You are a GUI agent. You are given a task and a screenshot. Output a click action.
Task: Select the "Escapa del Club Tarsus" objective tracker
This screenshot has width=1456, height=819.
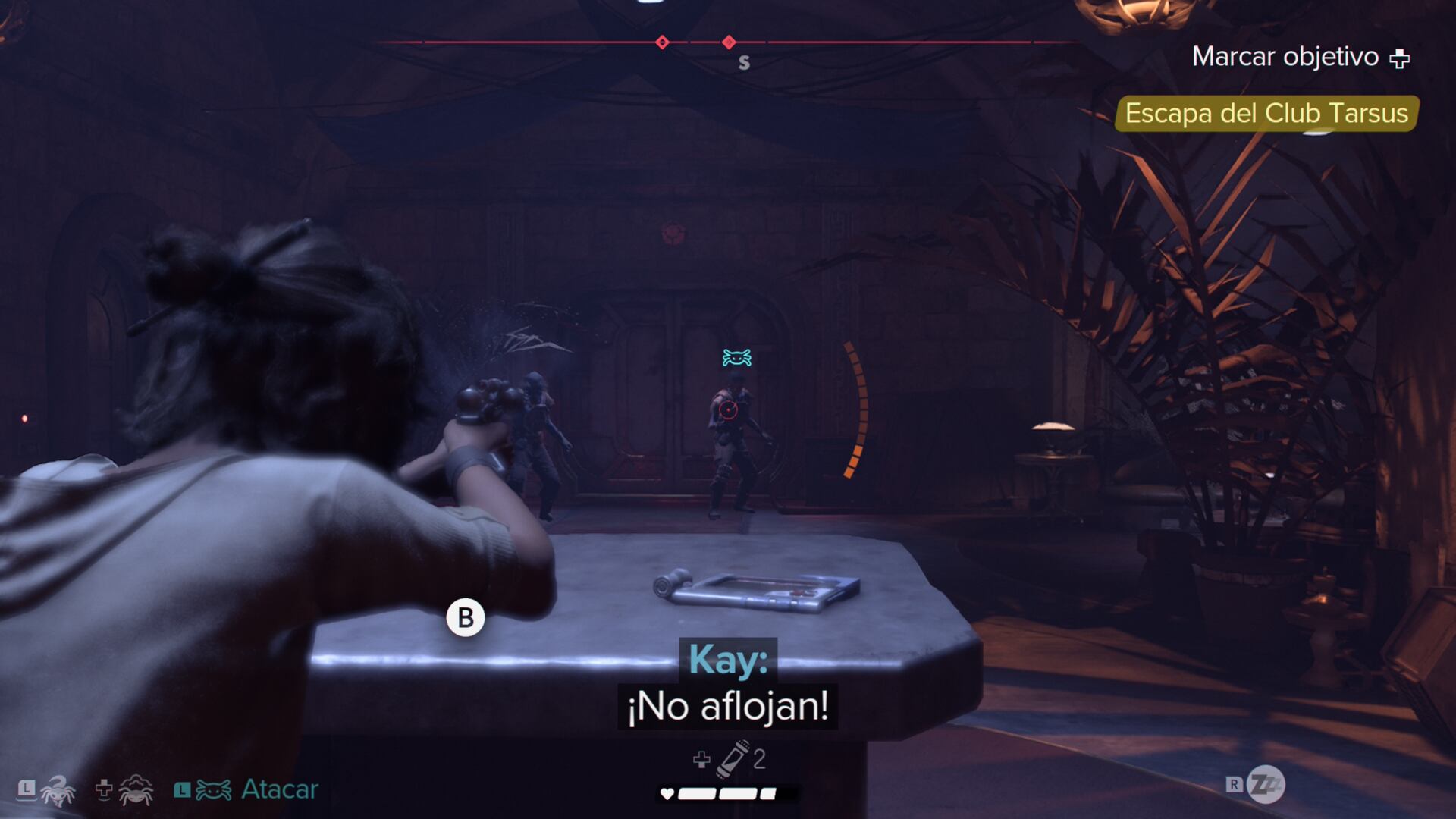(x=1266, y=114)
